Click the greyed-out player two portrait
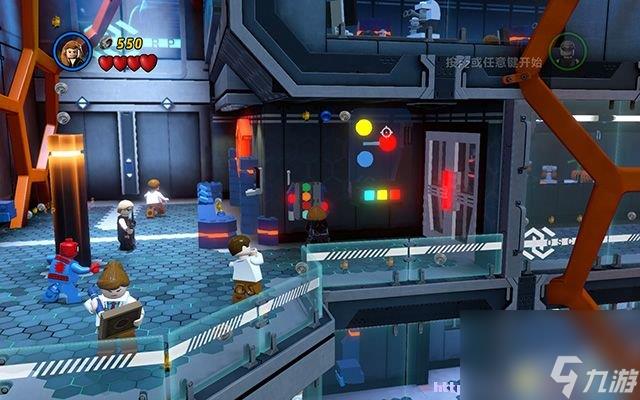640x400 pixels. pos(566,50)
